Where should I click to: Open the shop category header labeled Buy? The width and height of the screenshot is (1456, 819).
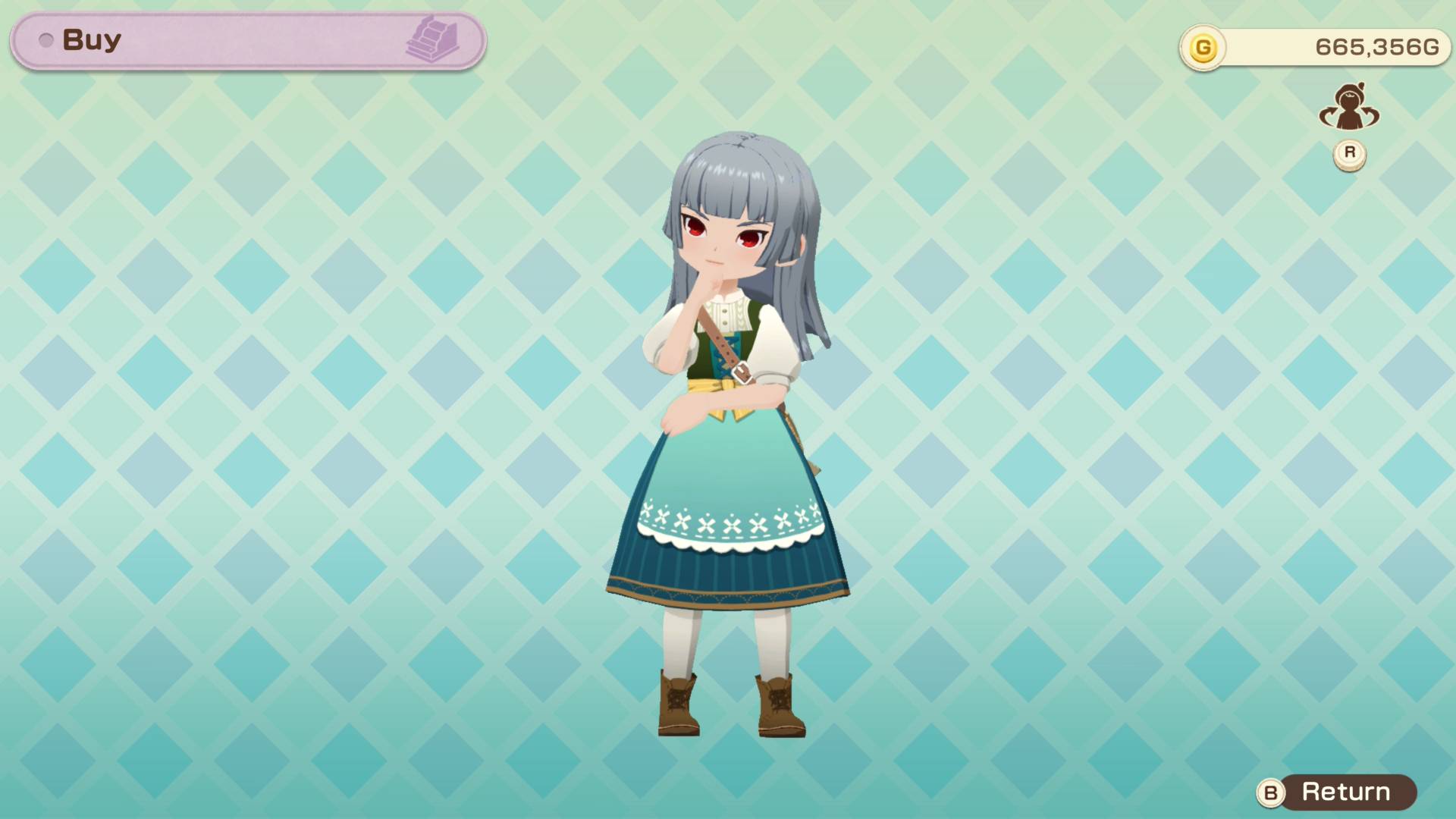coord(91,39)
